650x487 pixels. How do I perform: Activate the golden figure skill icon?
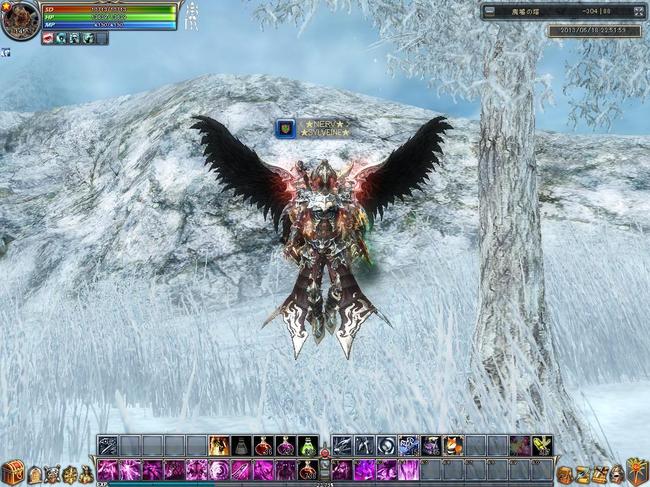pyautogui.click(x=219, y=446)
